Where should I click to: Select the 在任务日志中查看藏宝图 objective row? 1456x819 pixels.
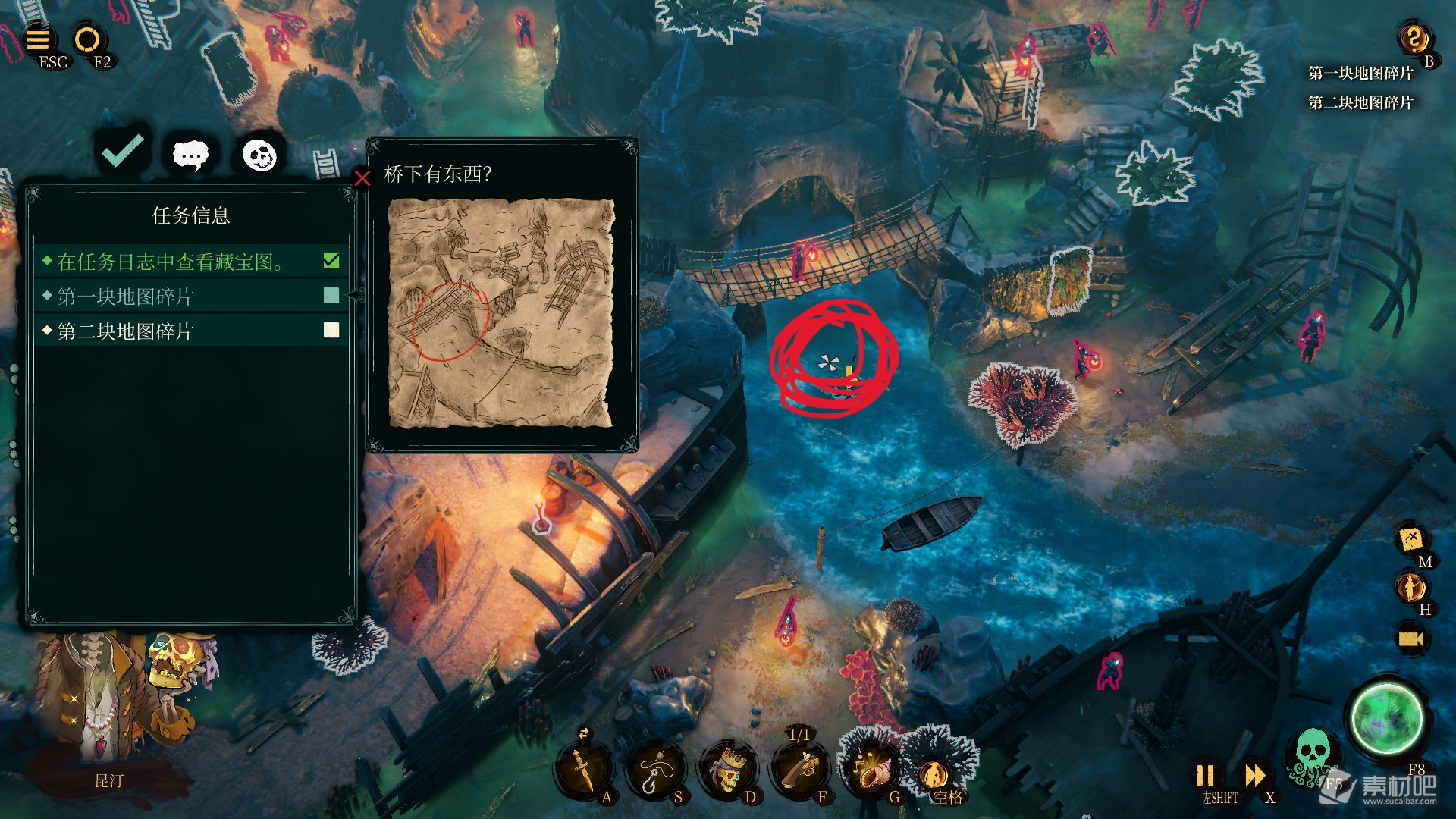[x=191, y=262]
